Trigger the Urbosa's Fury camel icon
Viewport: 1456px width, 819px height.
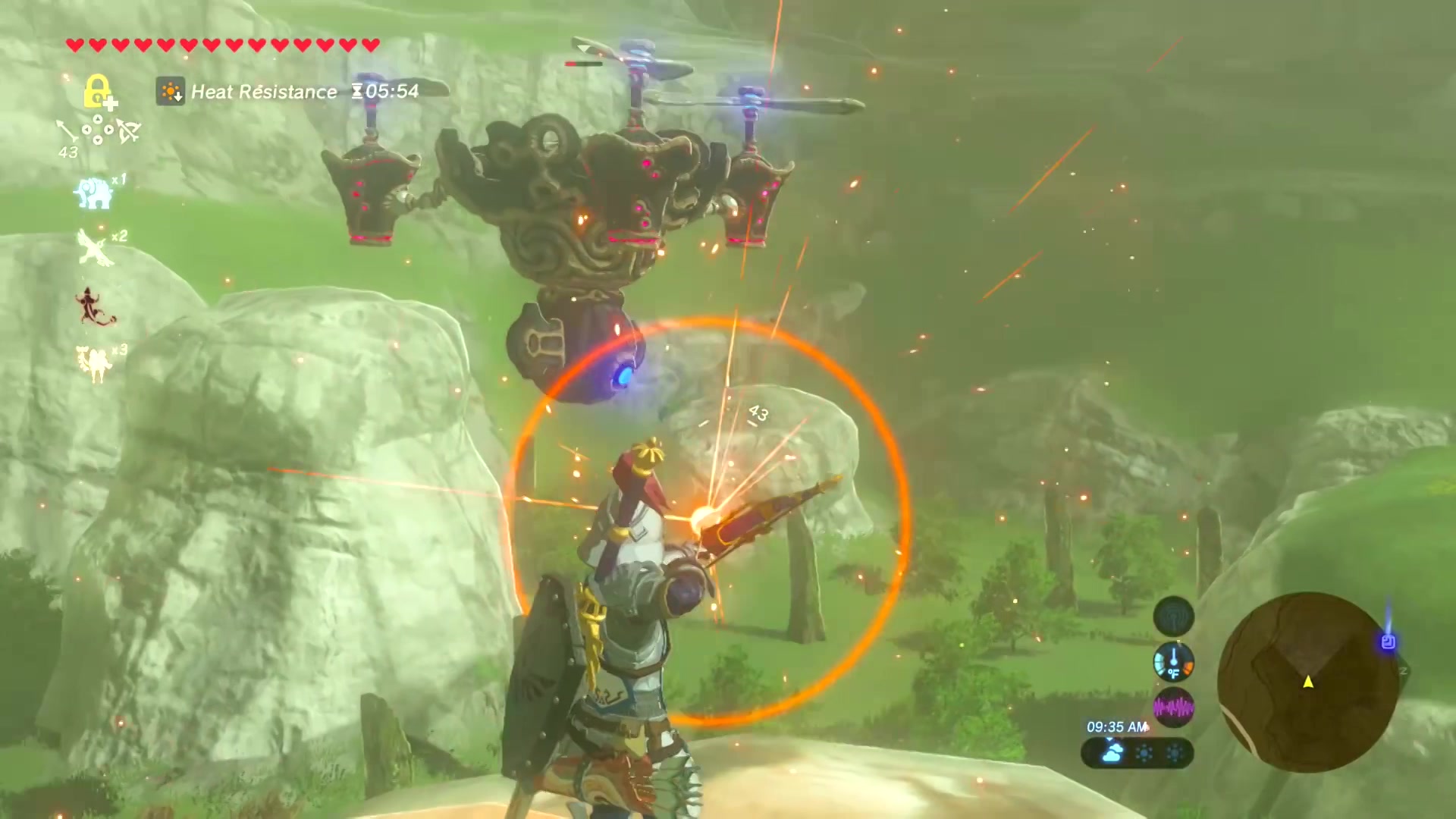(94, 363)
